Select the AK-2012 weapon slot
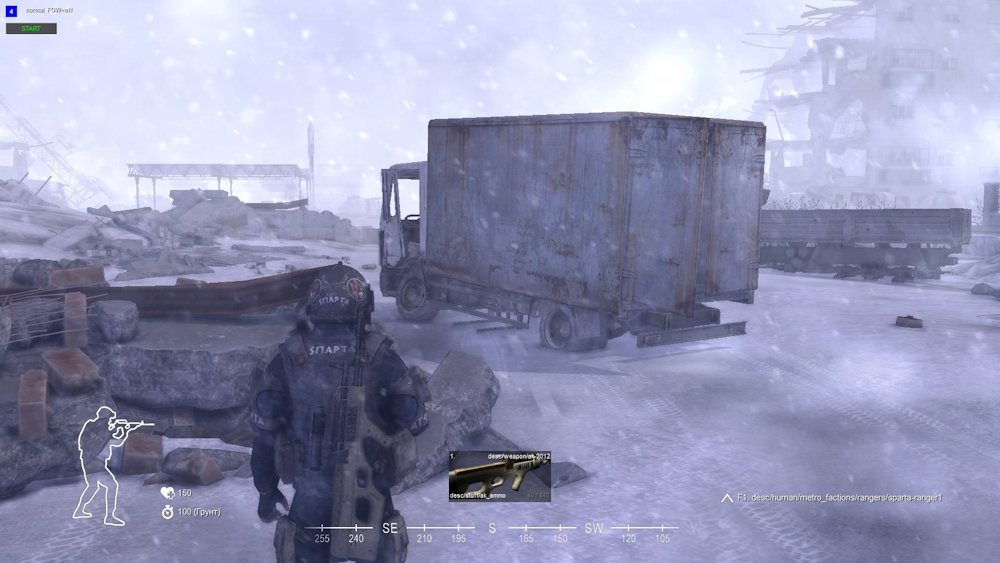1000x563 pixels. [499, 475]
